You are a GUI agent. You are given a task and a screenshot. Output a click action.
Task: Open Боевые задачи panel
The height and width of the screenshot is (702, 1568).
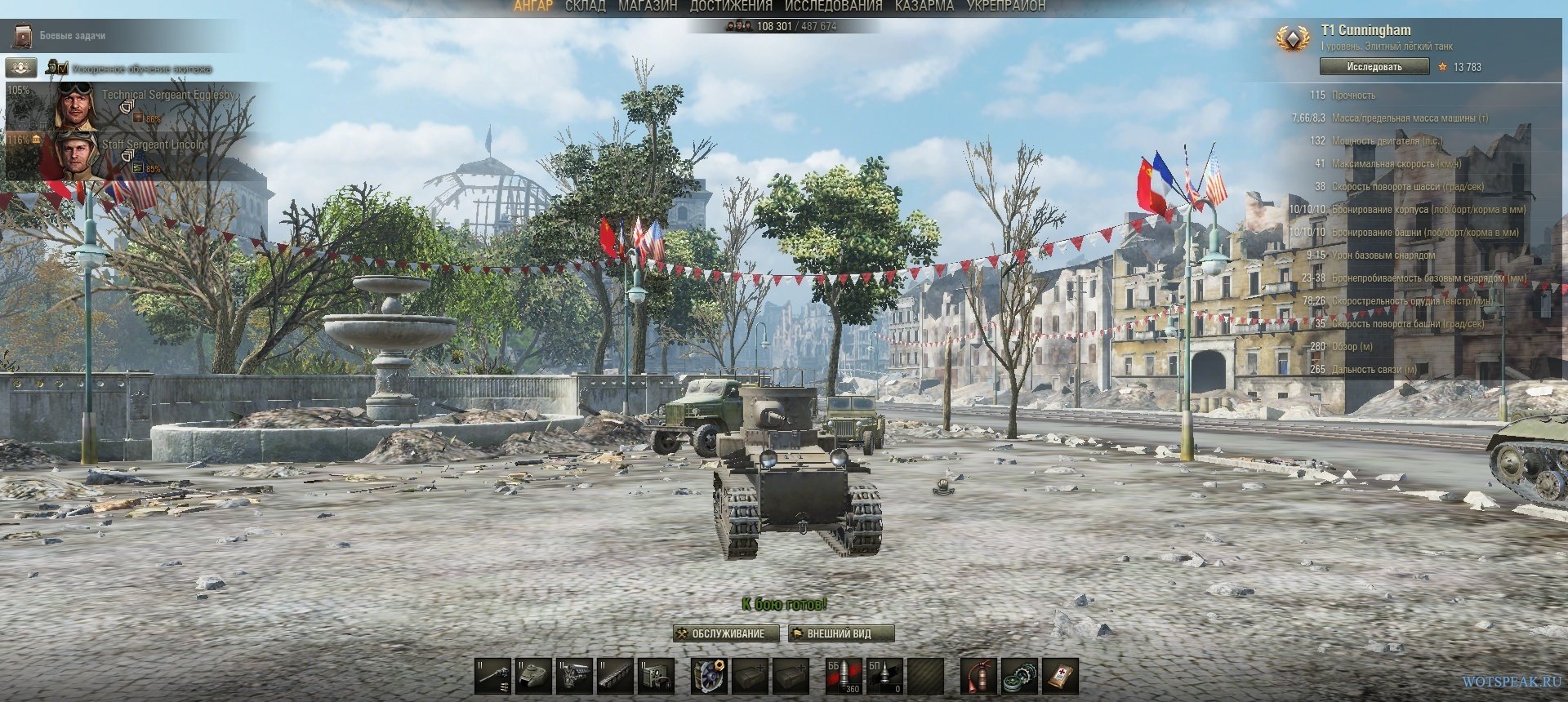pos(72,36)
